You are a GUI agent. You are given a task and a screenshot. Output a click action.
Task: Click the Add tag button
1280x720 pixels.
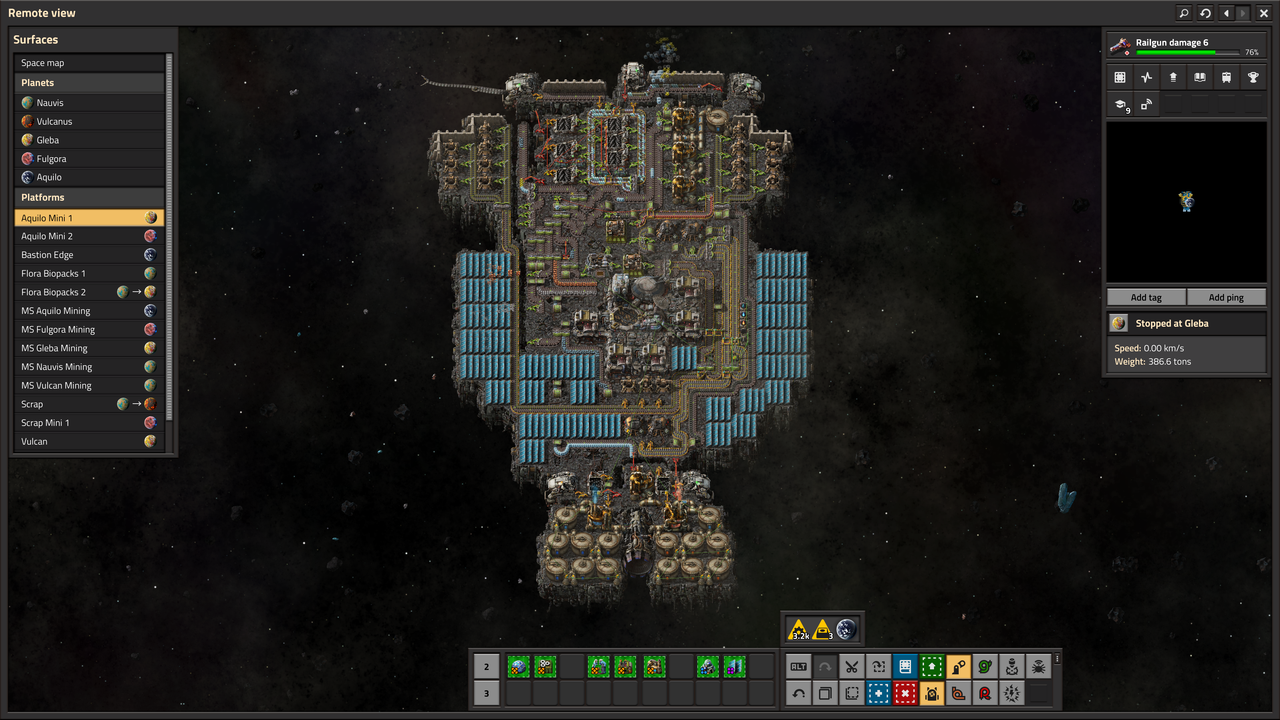(1146, 297)
